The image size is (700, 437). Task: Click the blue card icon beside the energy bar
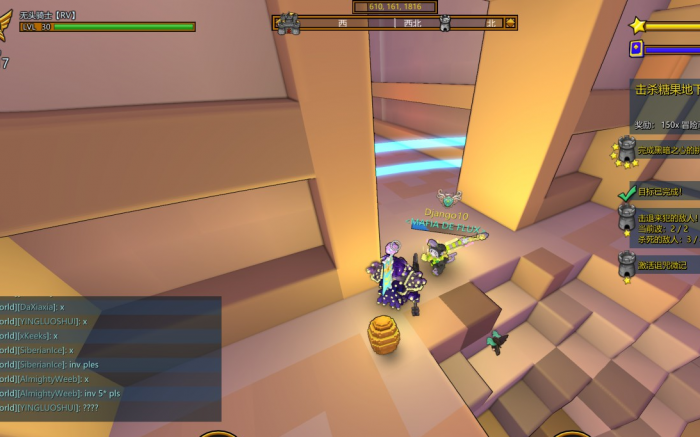tap(636, 48)
